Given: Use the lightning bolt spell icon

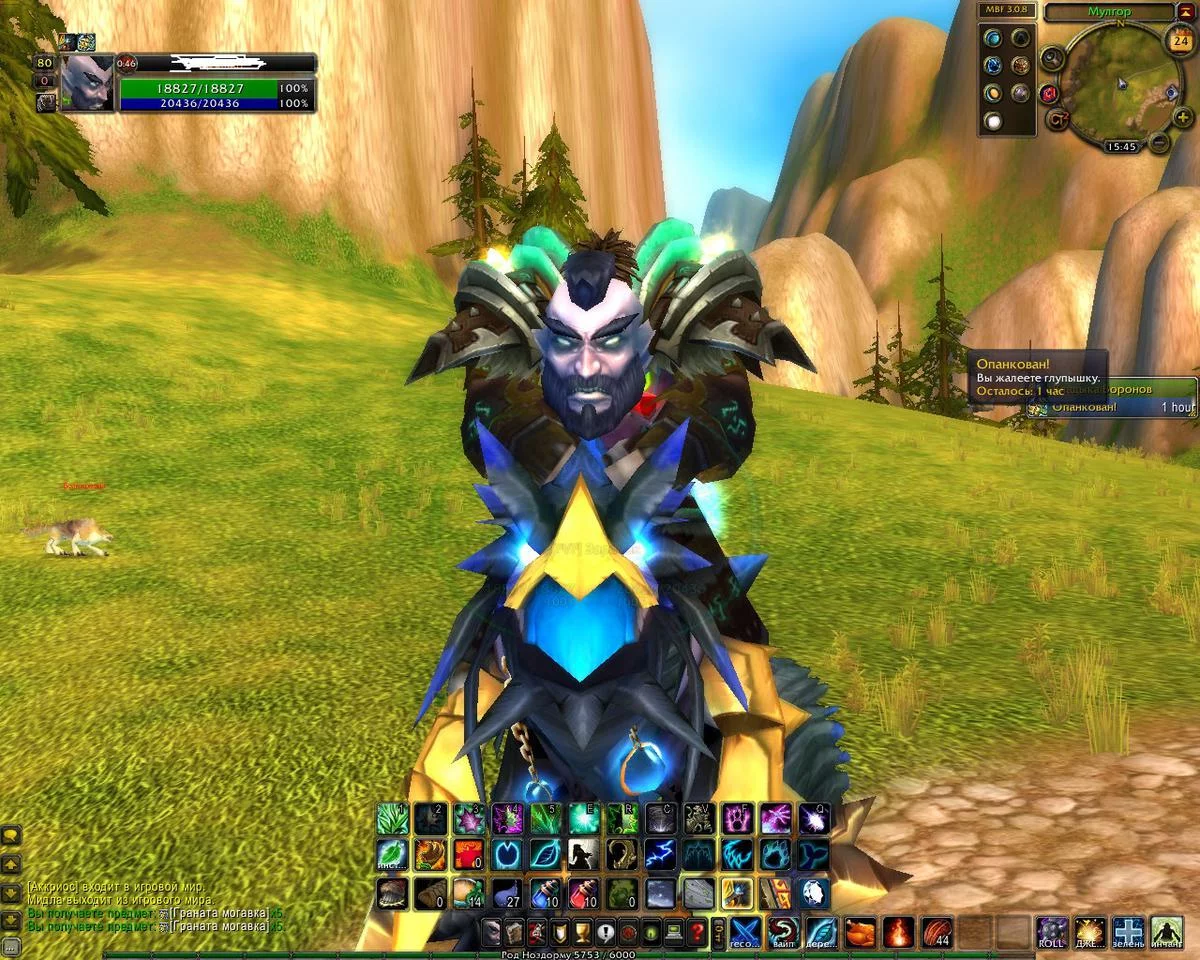Looking at the screenshot, I should tap(660, 855).
